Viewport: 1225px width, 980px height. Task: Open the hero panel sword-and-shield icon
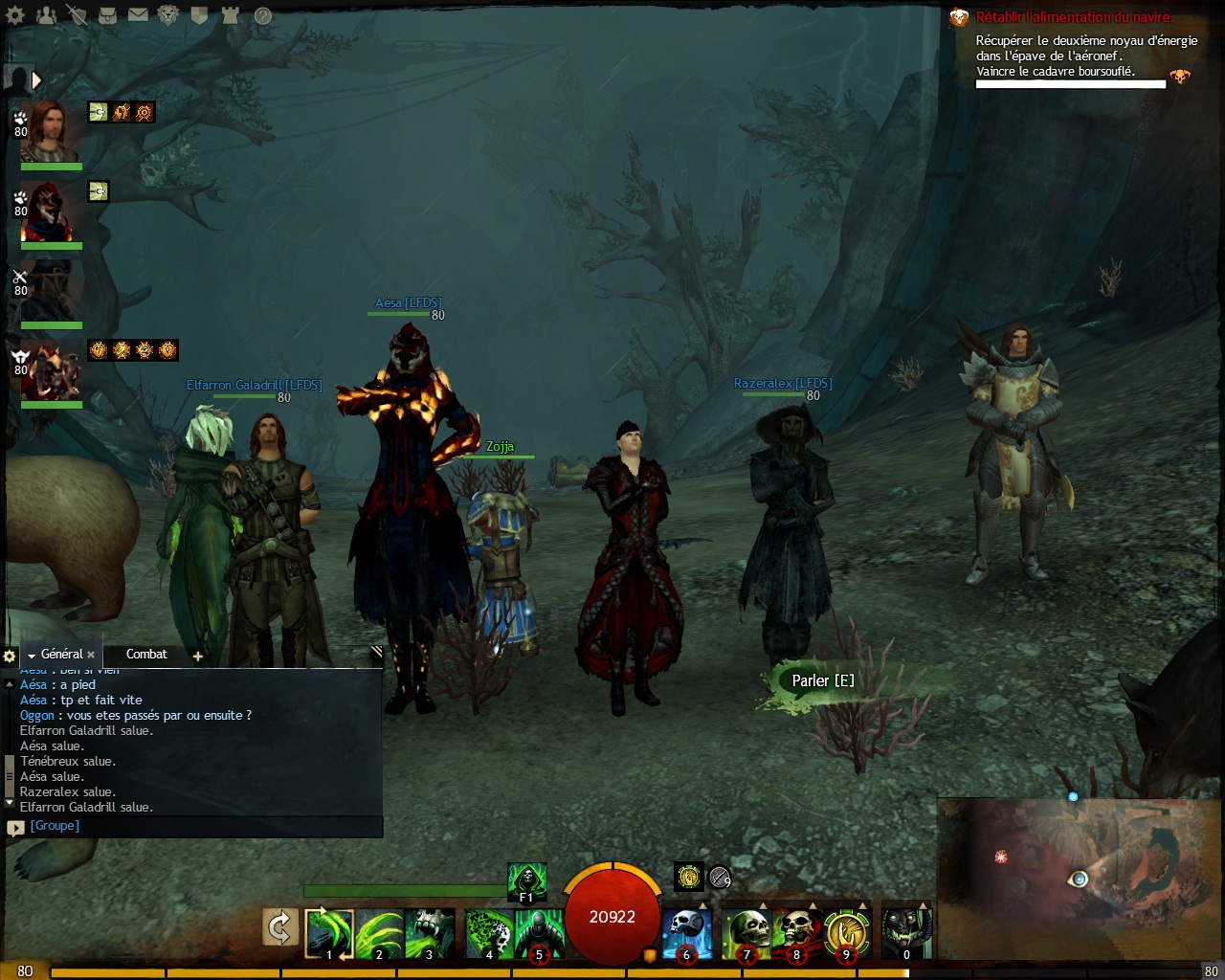pyautogui.click(x=77, y=14)
